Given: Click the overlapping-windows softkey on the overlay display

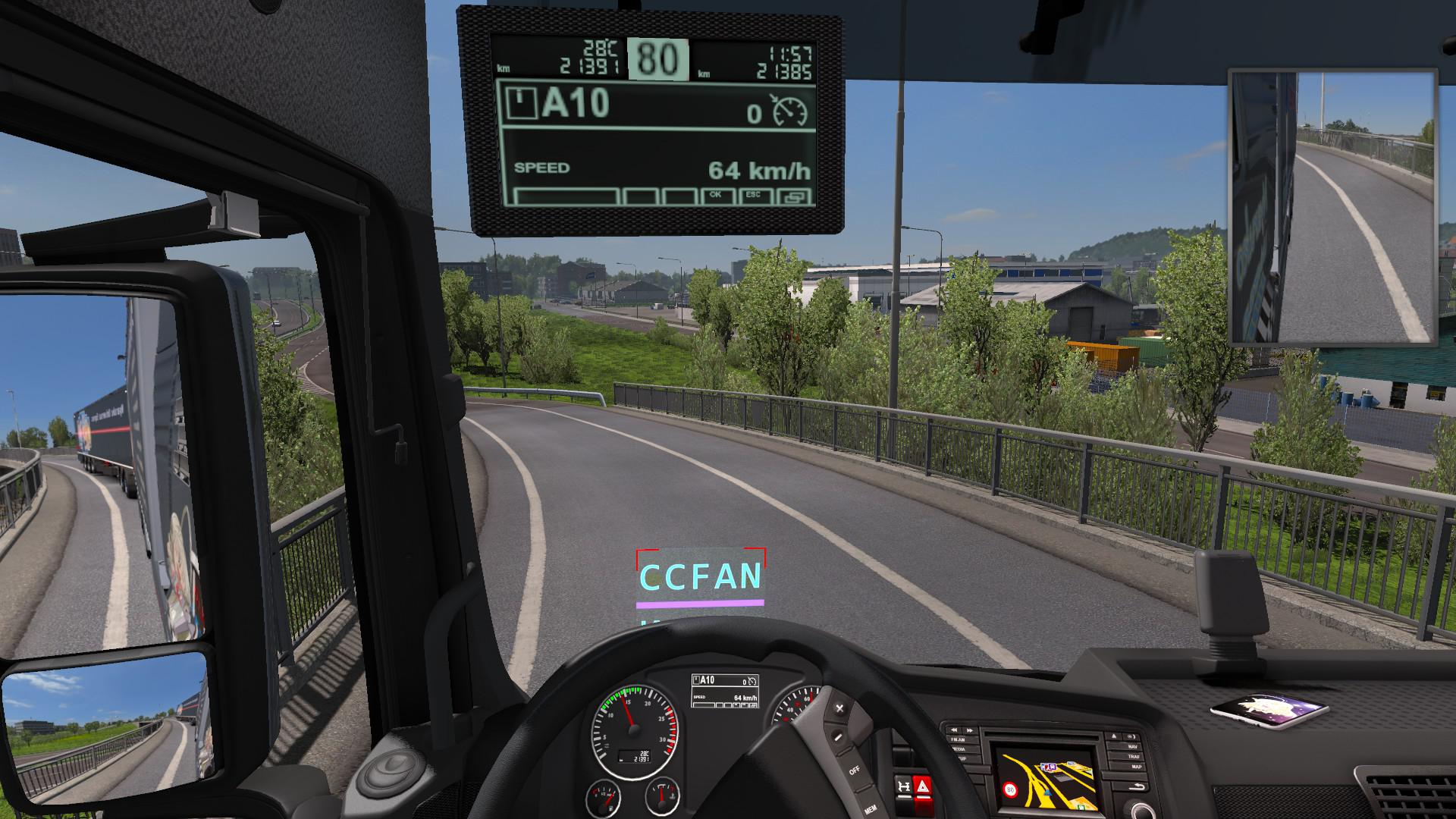Looking at the screenshot, I should [x=794, y=197].
